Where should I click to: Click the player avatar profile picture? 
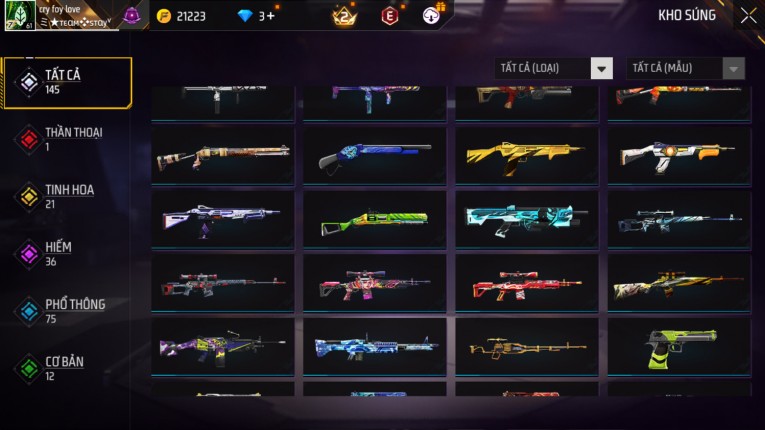pos(20,15)
